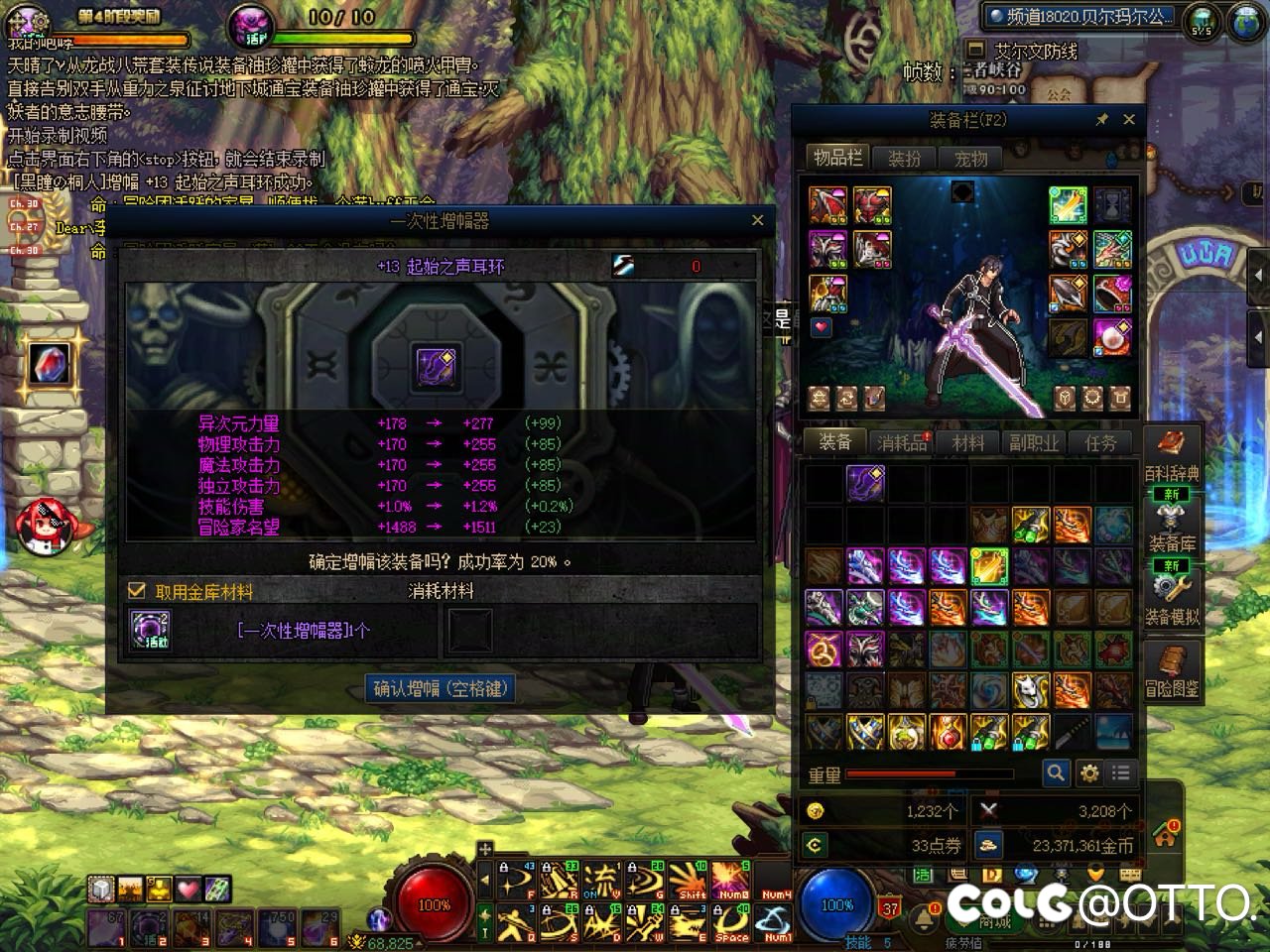Switch to the 材料 inventory tab

pyautogui.click(x=967, y=442)
